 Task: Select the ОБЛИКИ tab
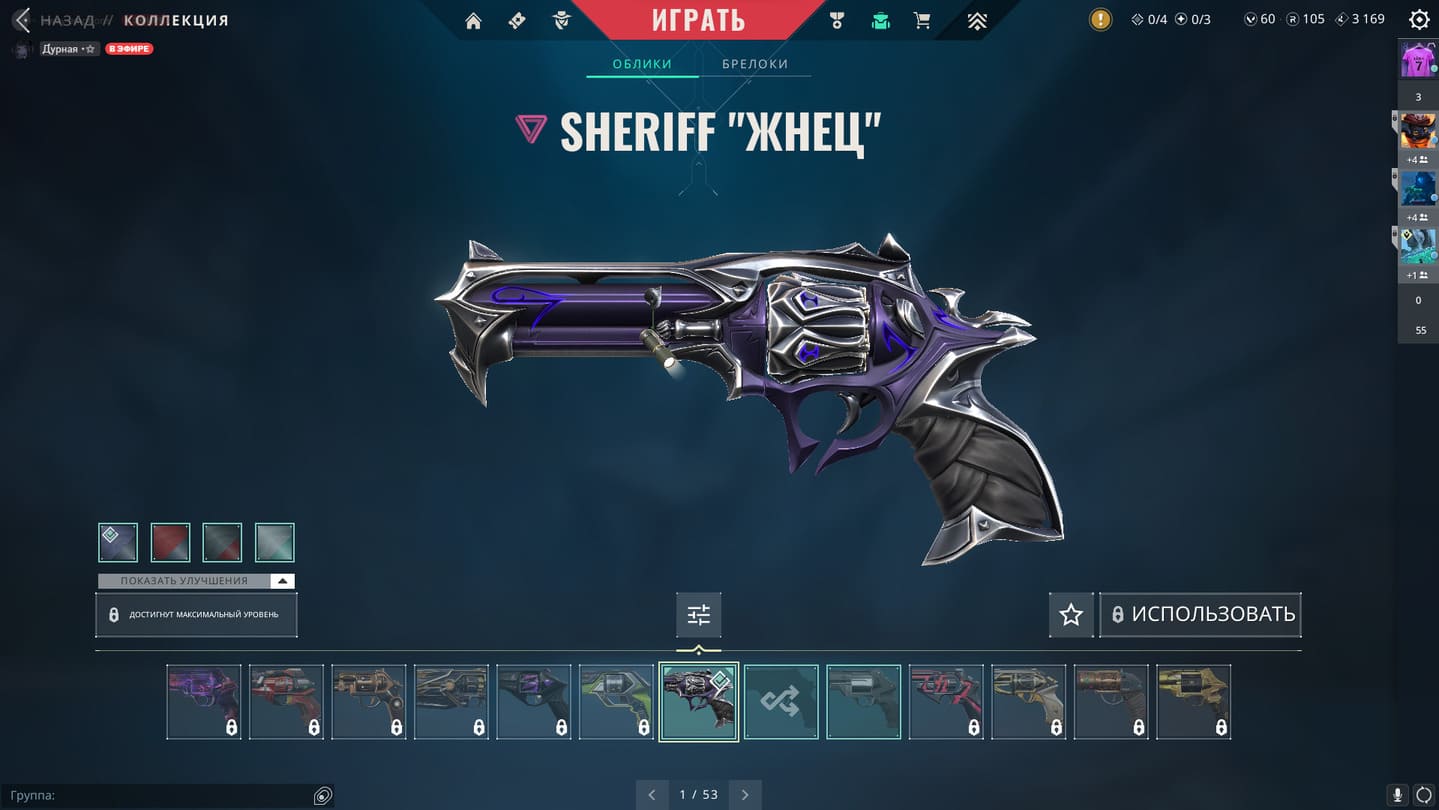[642, 64]
